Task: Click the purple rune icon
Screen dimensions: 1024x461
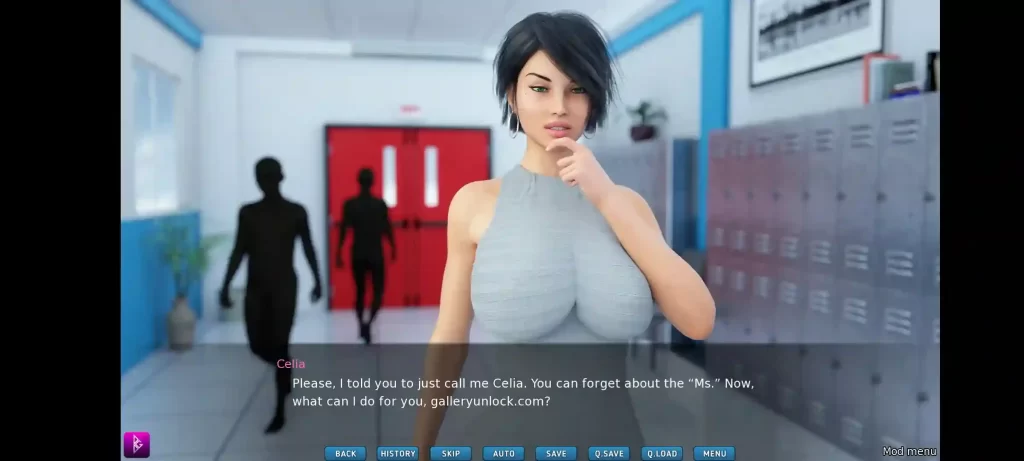Action: click(x=136, y=444)
